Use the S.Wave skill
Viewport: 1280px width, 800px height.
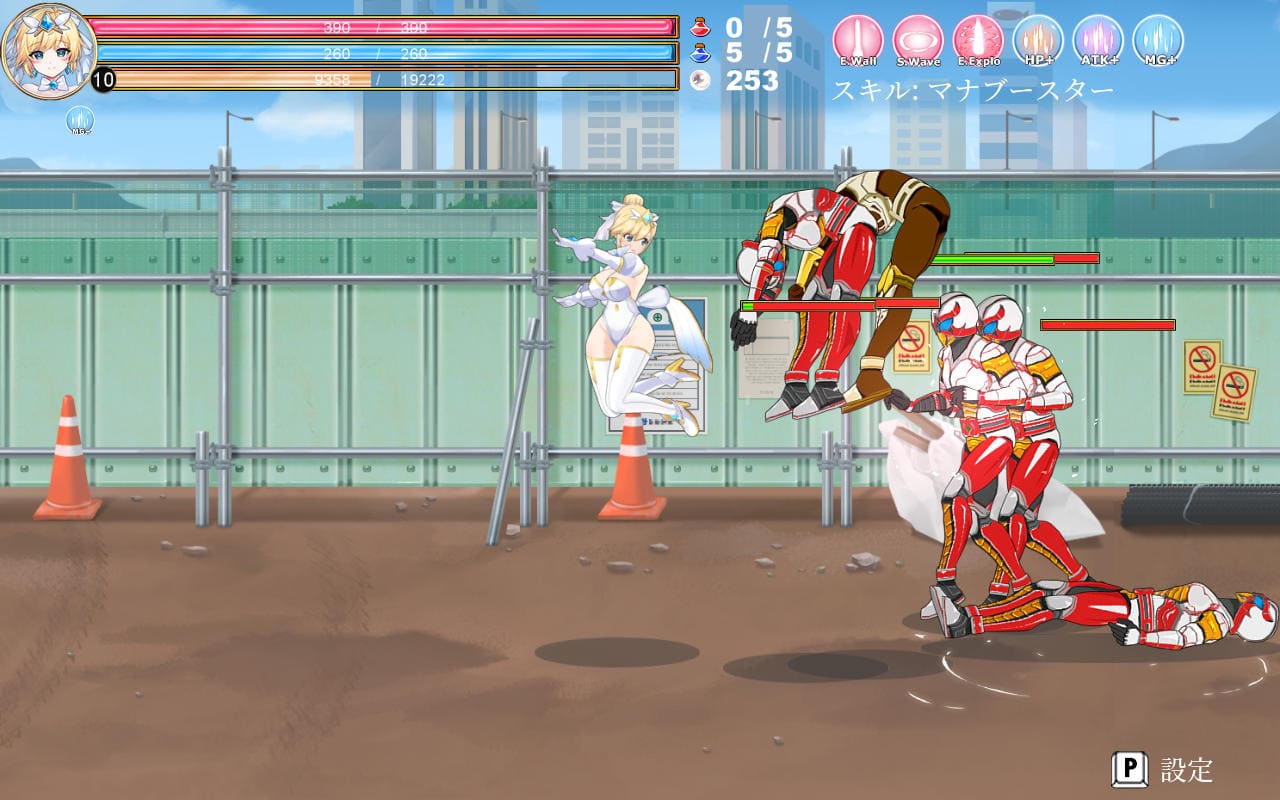click(x=918, y=41)
